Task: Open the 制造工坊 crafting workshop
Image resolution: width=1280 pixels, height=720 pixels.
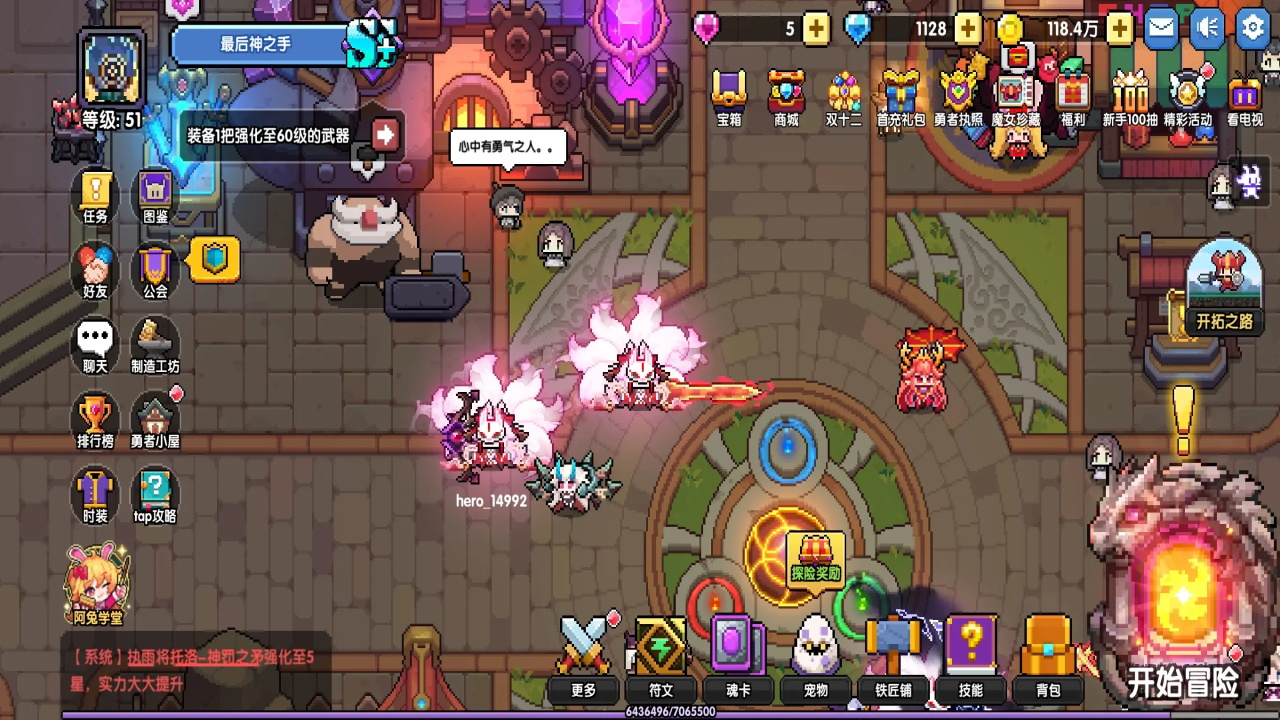Action: click(x=155, y=345)
